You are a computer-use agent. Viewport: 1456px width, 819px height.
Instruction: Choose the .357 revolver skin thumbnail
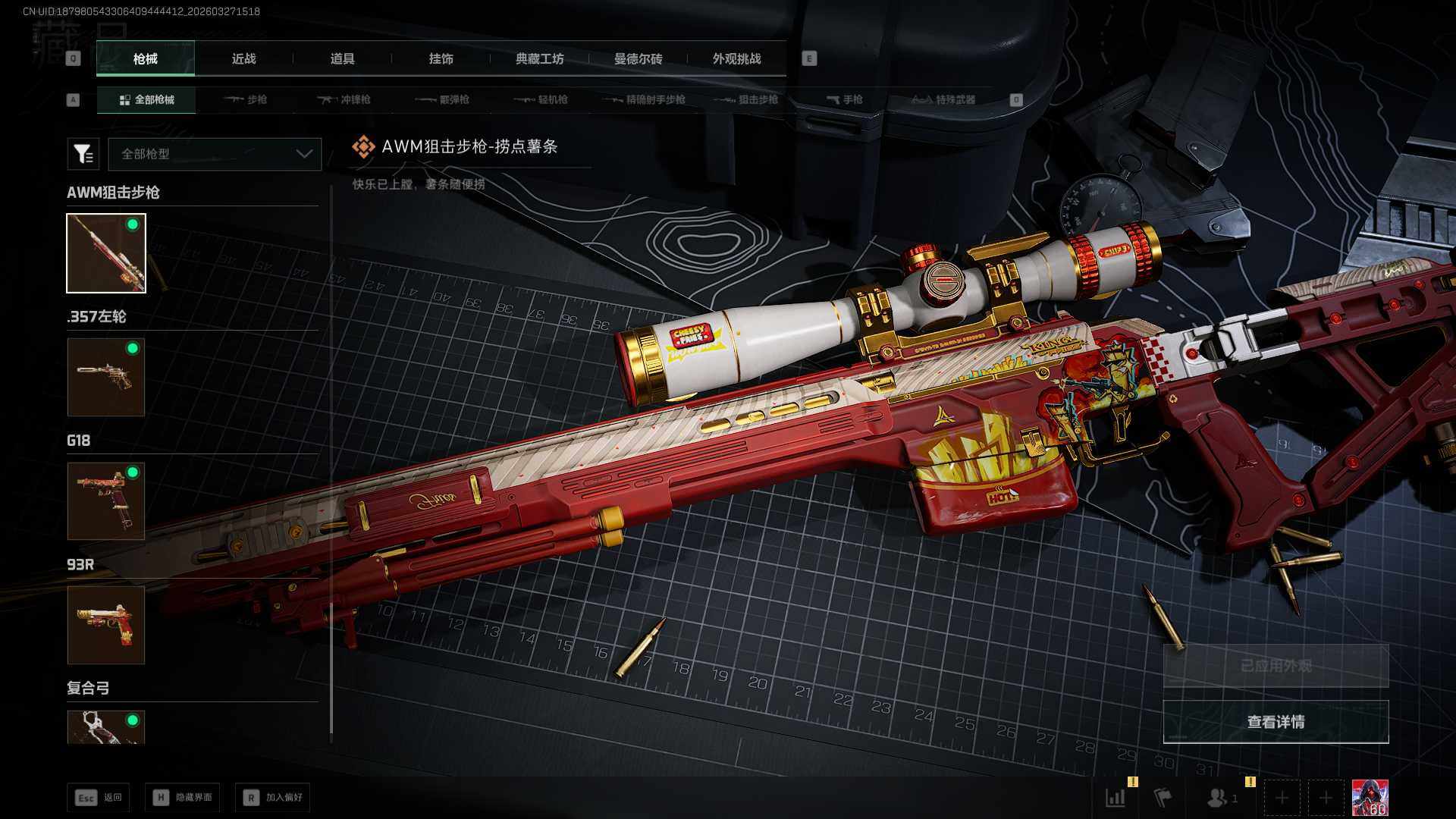click(106, 377)
